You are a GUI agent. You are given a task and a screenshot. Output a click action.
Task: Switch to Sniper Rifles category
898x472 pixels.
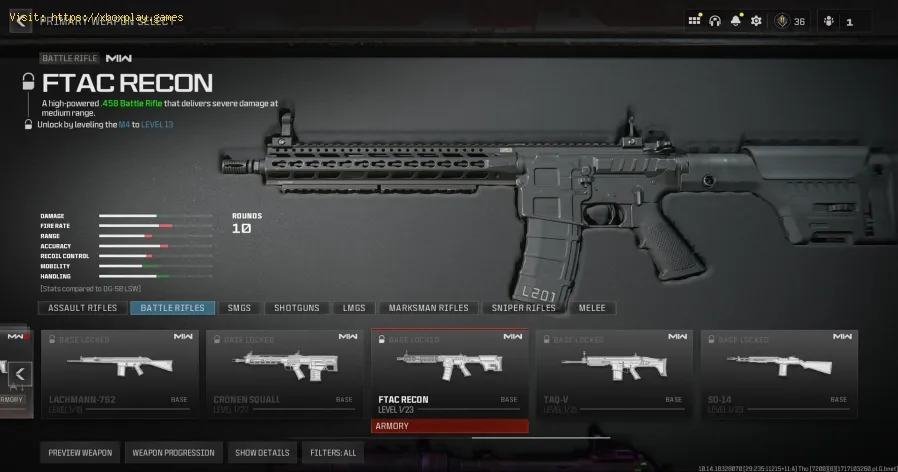523,308
